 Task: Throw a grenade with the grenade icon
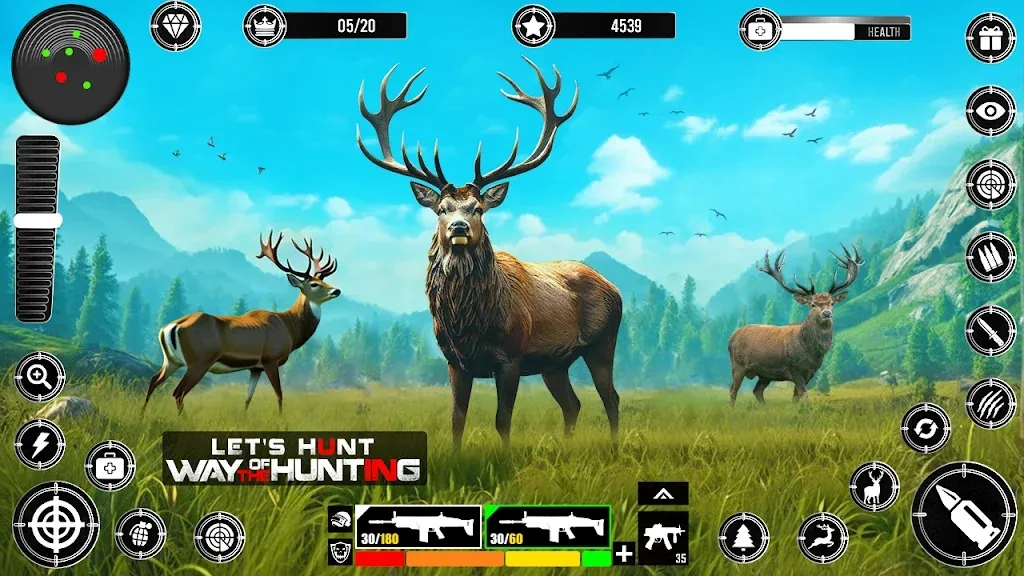click(x=140, y=533)
